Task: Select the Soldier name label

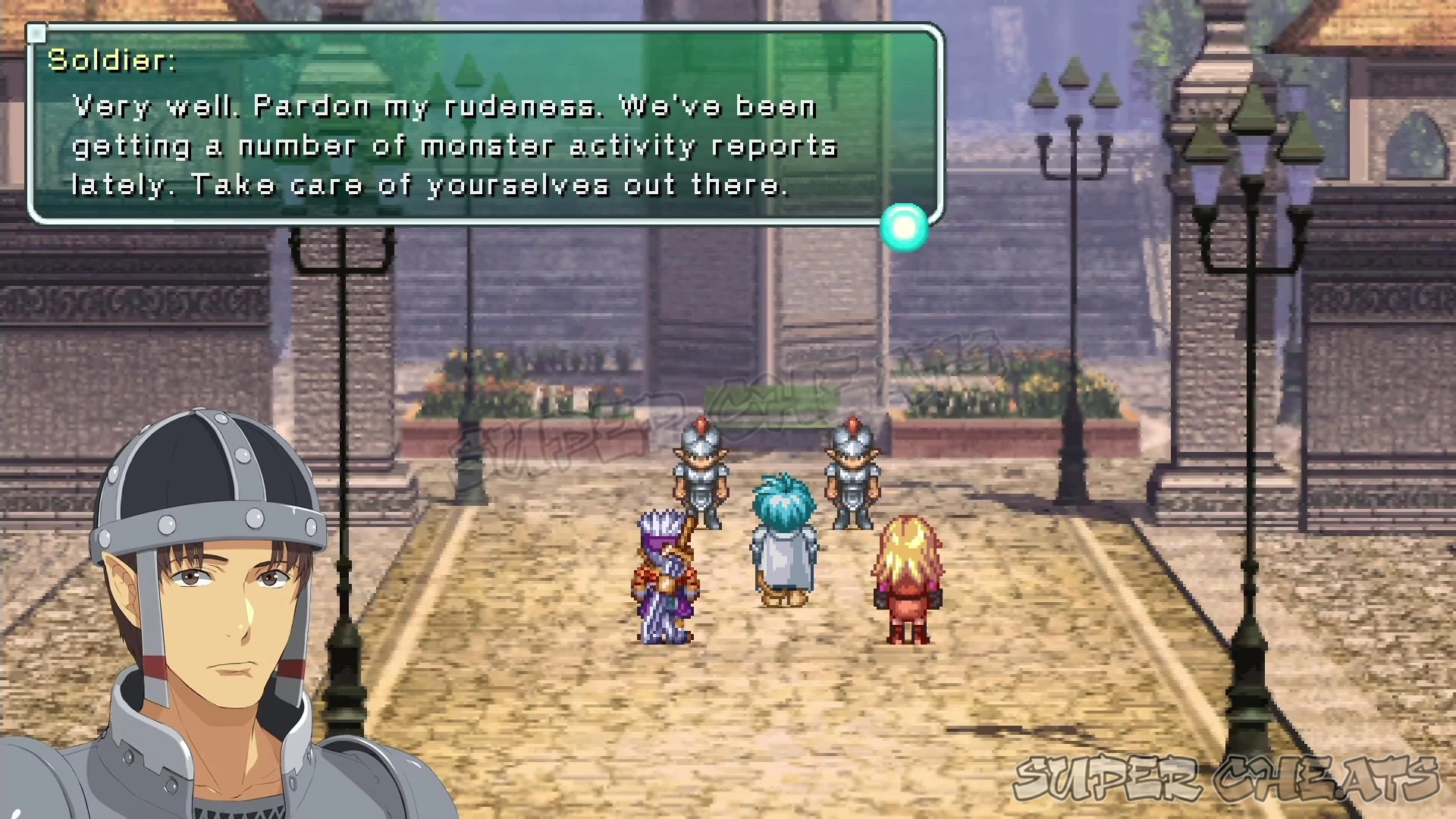Action: [111, 61]
